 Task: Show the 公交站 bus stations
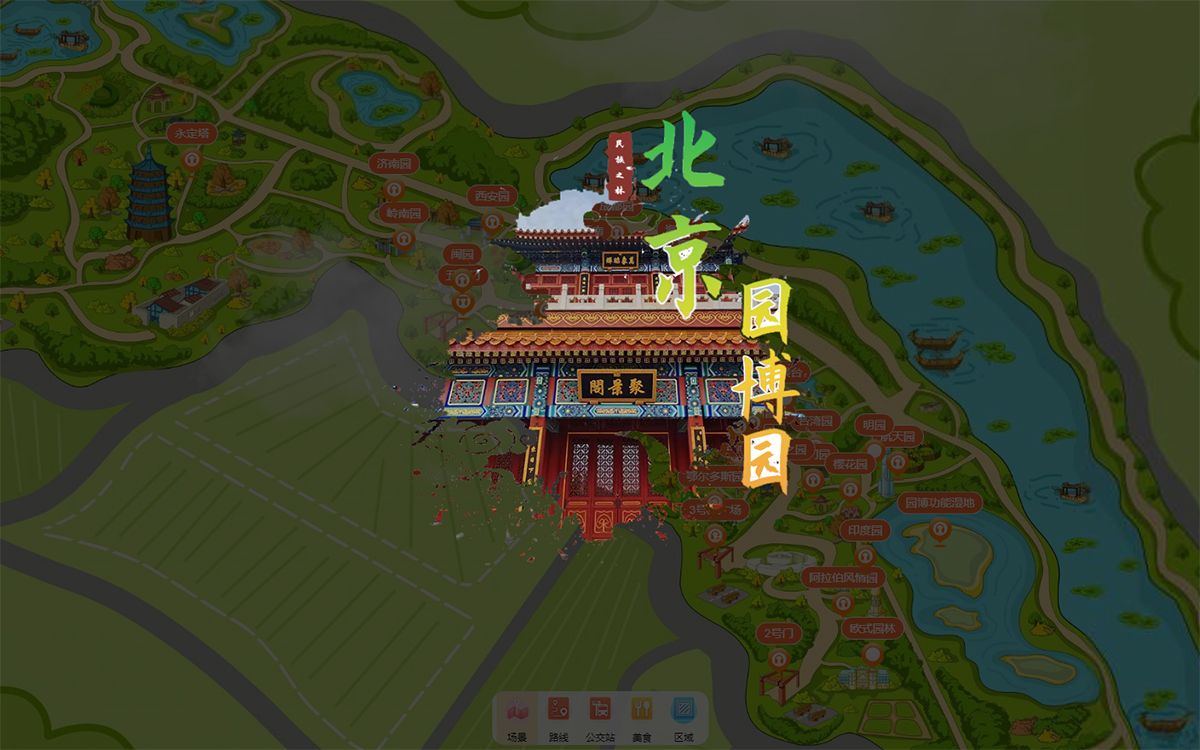coord(599,717)
